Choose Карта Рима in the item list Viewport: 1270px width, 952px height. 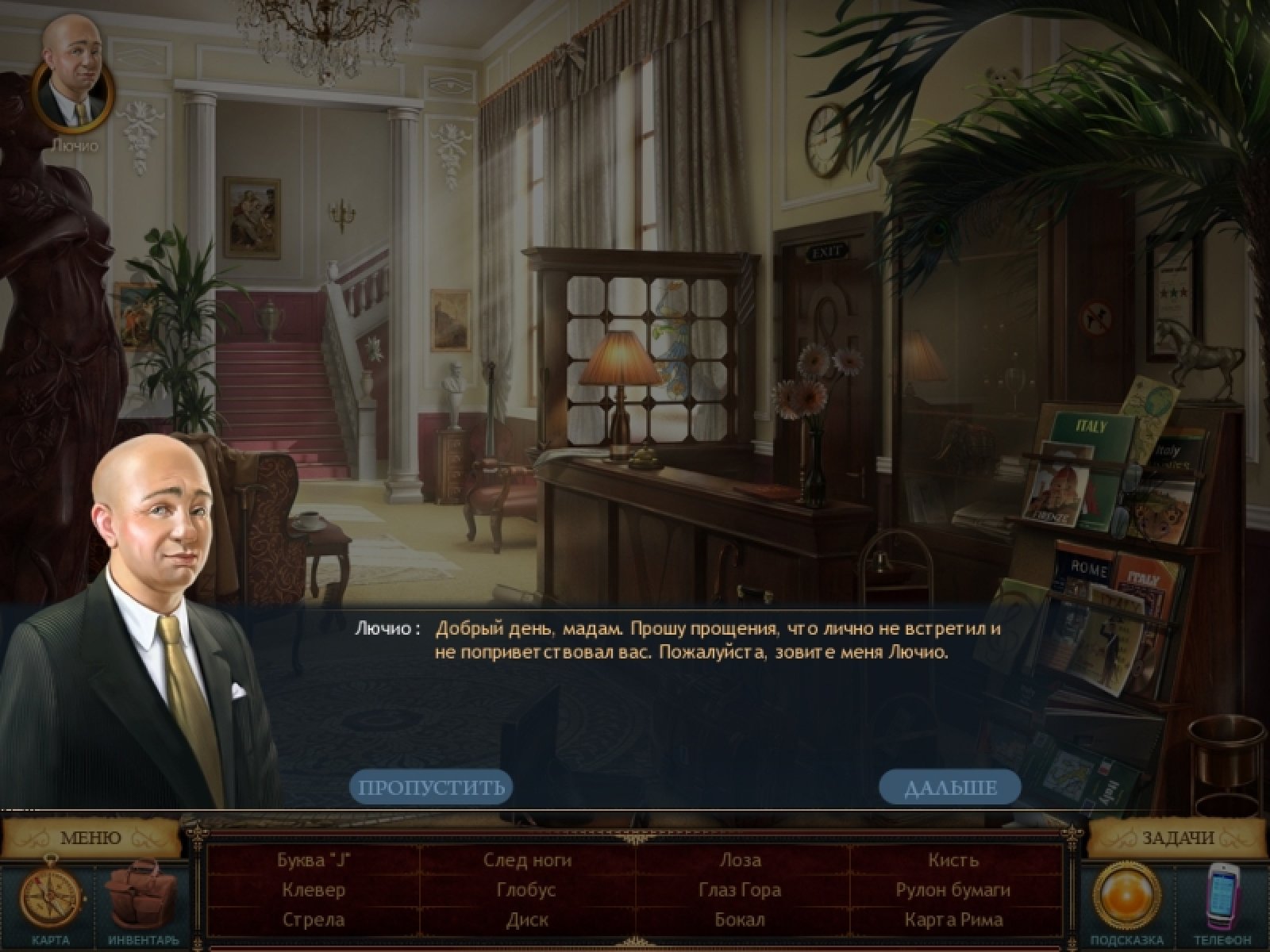click(953, 920)
